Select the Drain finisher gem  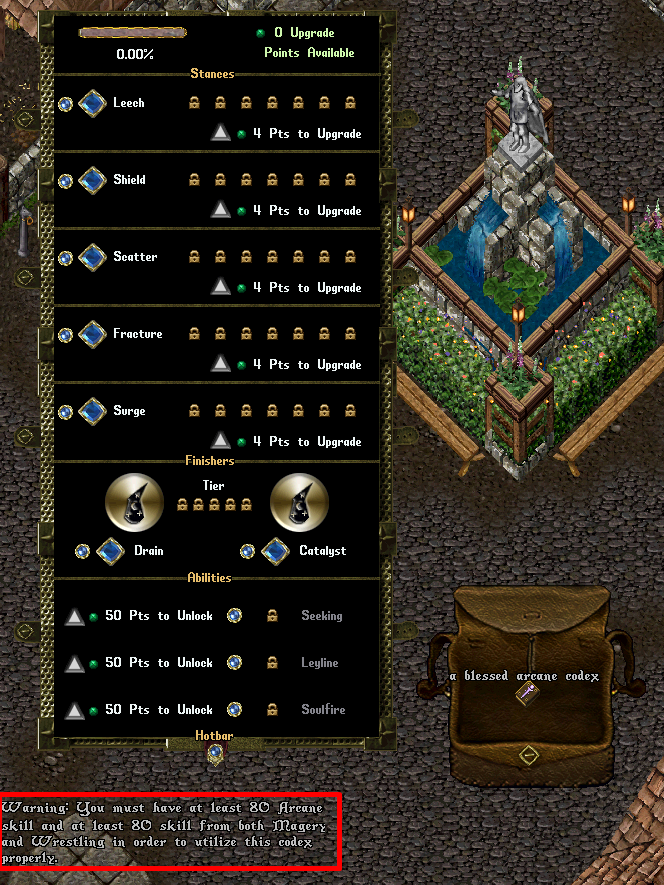coord(109,551)
